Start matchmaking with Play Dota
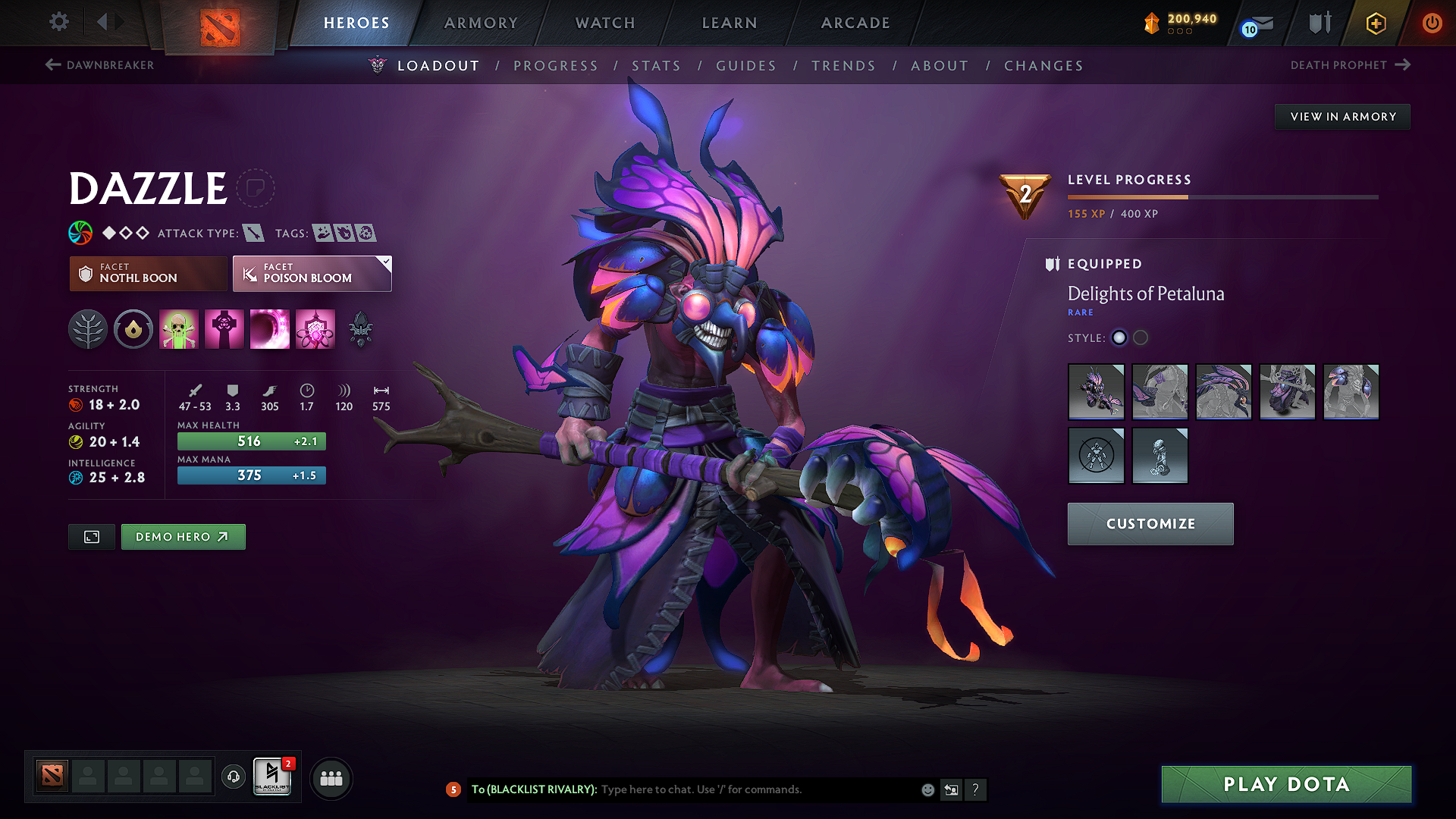The width and height of the screenshot is (1456, 819). click(x=1286, y=784)
